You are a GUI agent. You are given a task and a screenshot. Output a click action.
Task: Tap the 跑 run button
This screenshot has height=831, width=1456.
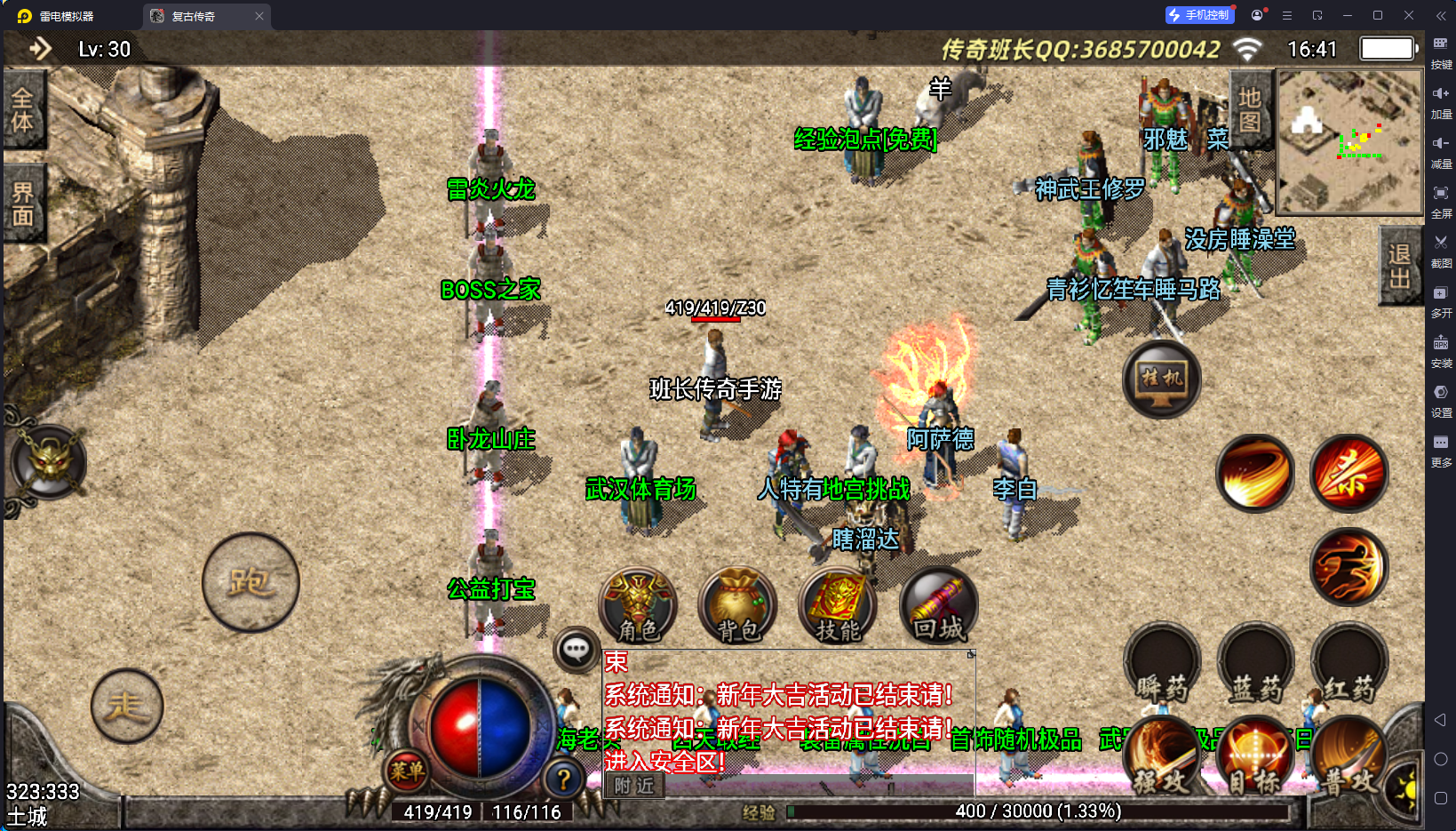coord(250,582)
